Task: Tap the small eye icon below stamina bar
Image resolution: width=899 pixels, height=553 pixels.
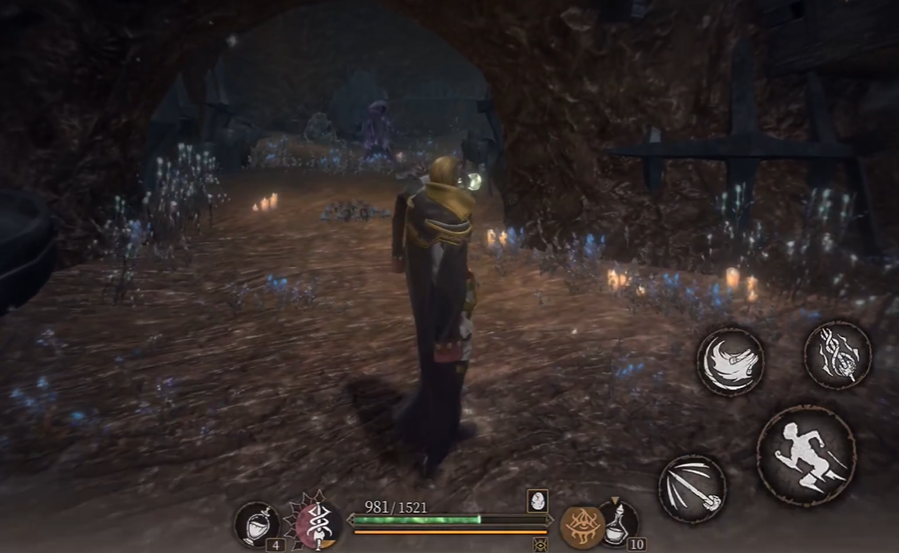Action: pyautogui.click(x=541, y=545)
